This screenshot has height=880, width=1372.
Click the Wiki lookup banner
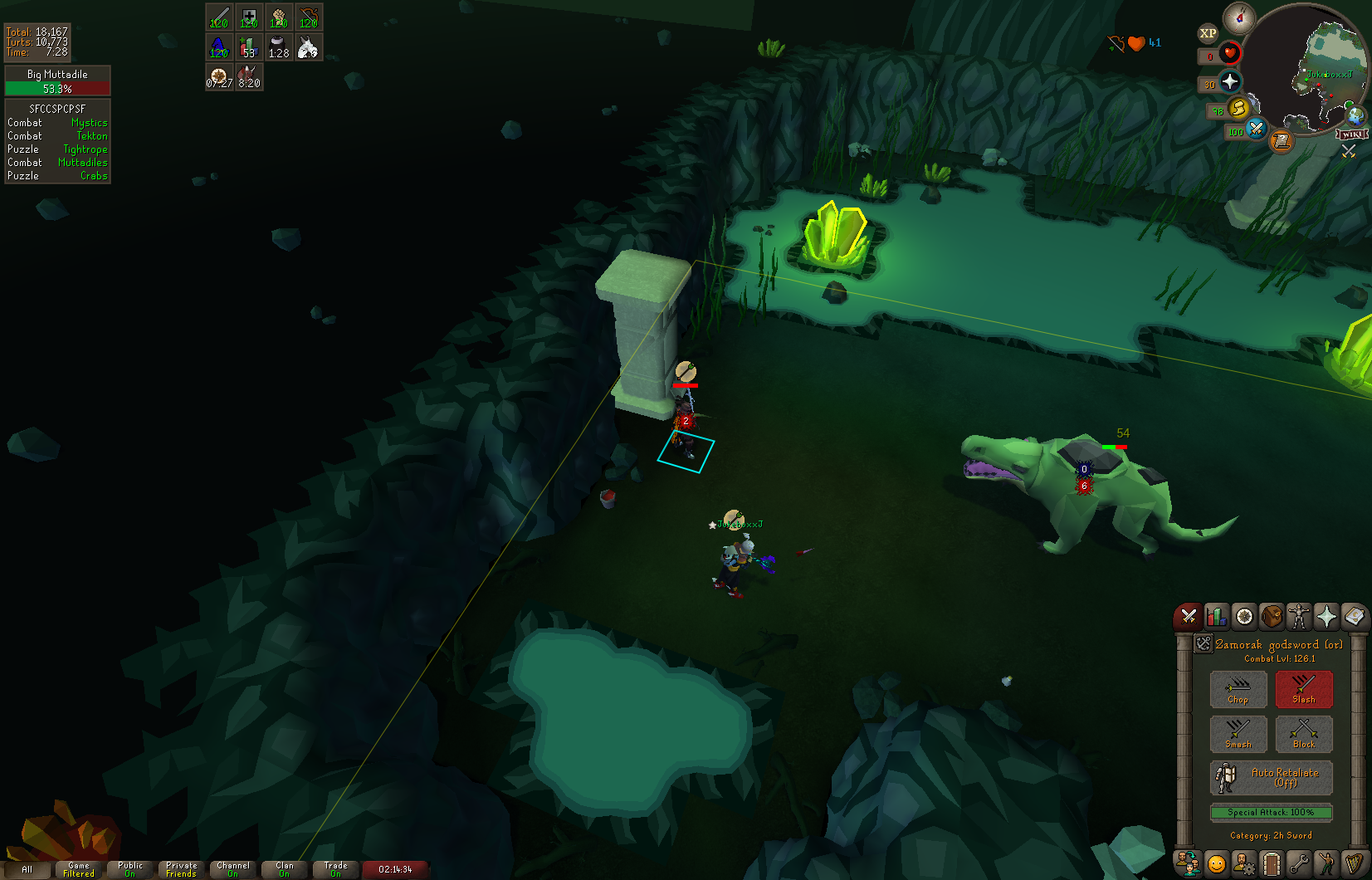[1352, 134]
